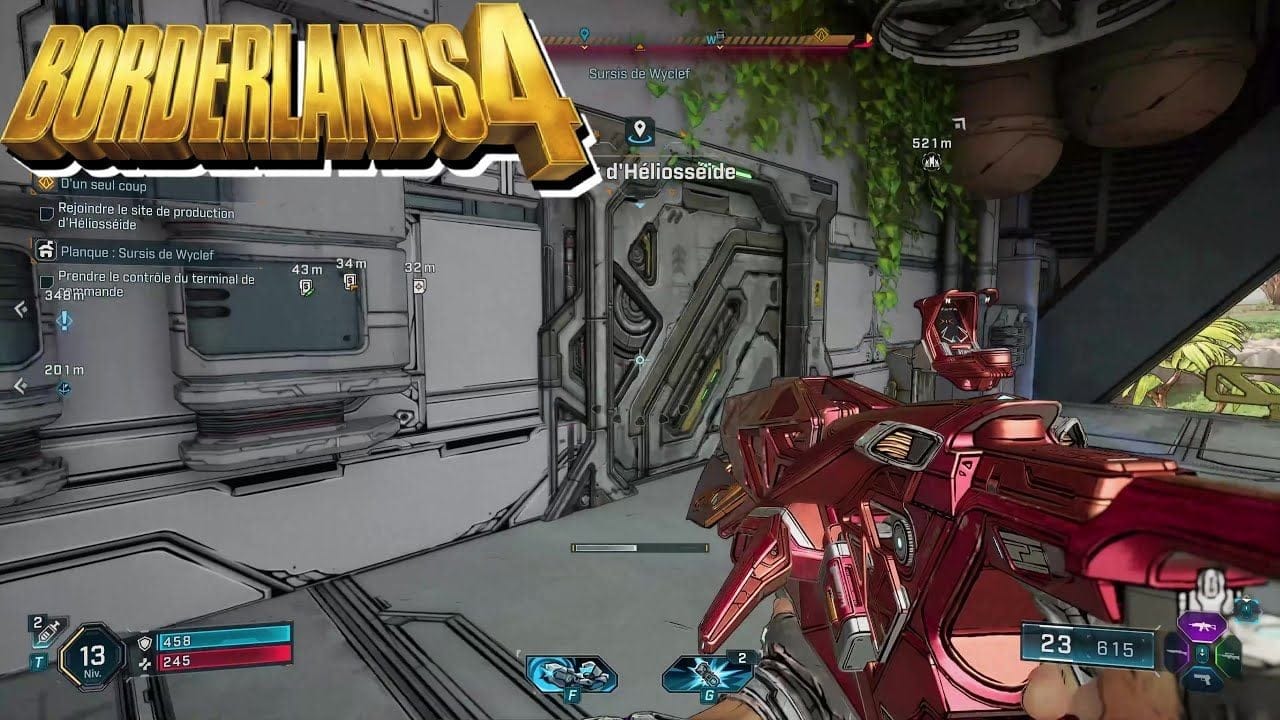1280x720 pixels.
Task: Open the level 13 character badge
Action: tap(91, 657)
